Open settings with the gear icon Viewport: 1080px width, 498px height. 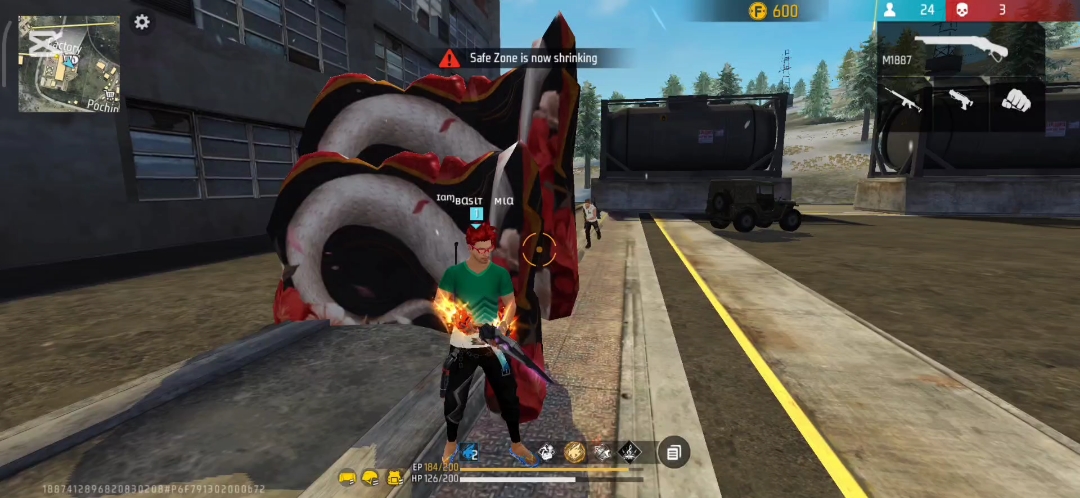(142, 22)
